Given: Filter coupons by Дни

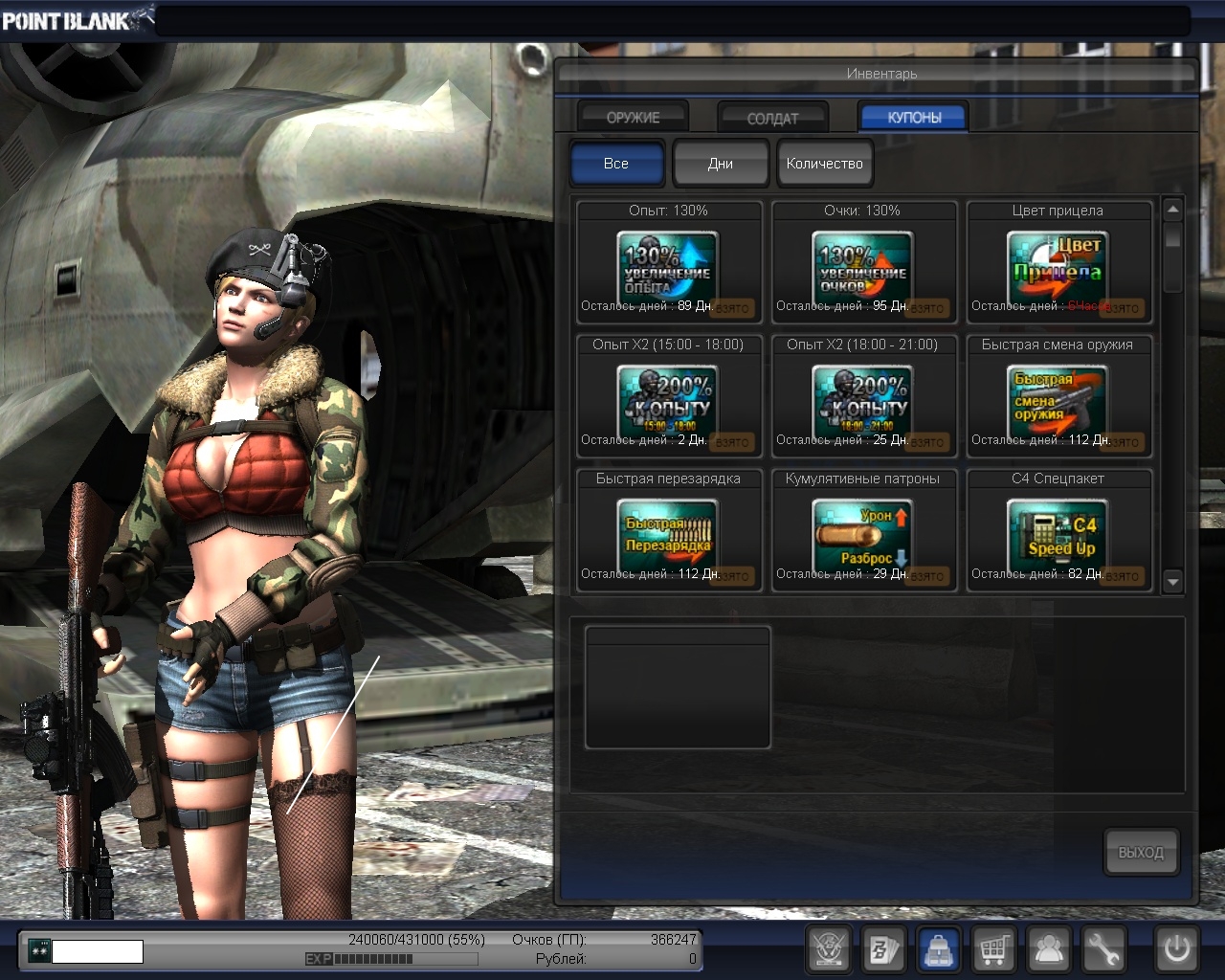Looking at the screenshot, I should [721, 164].
